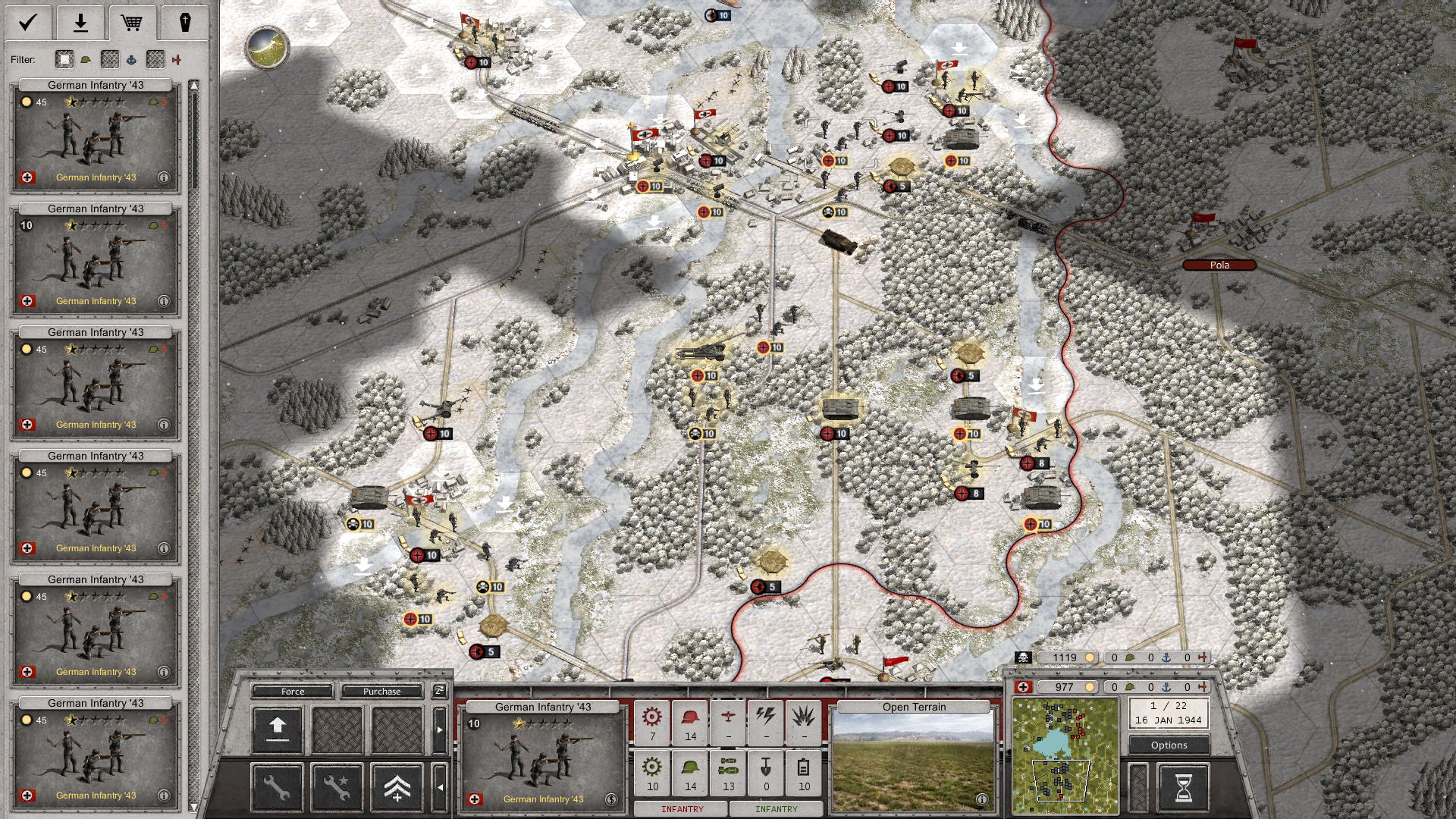Collapse the bottom panel with the left arrow
1456x819 pixels.
pos(440,787)
